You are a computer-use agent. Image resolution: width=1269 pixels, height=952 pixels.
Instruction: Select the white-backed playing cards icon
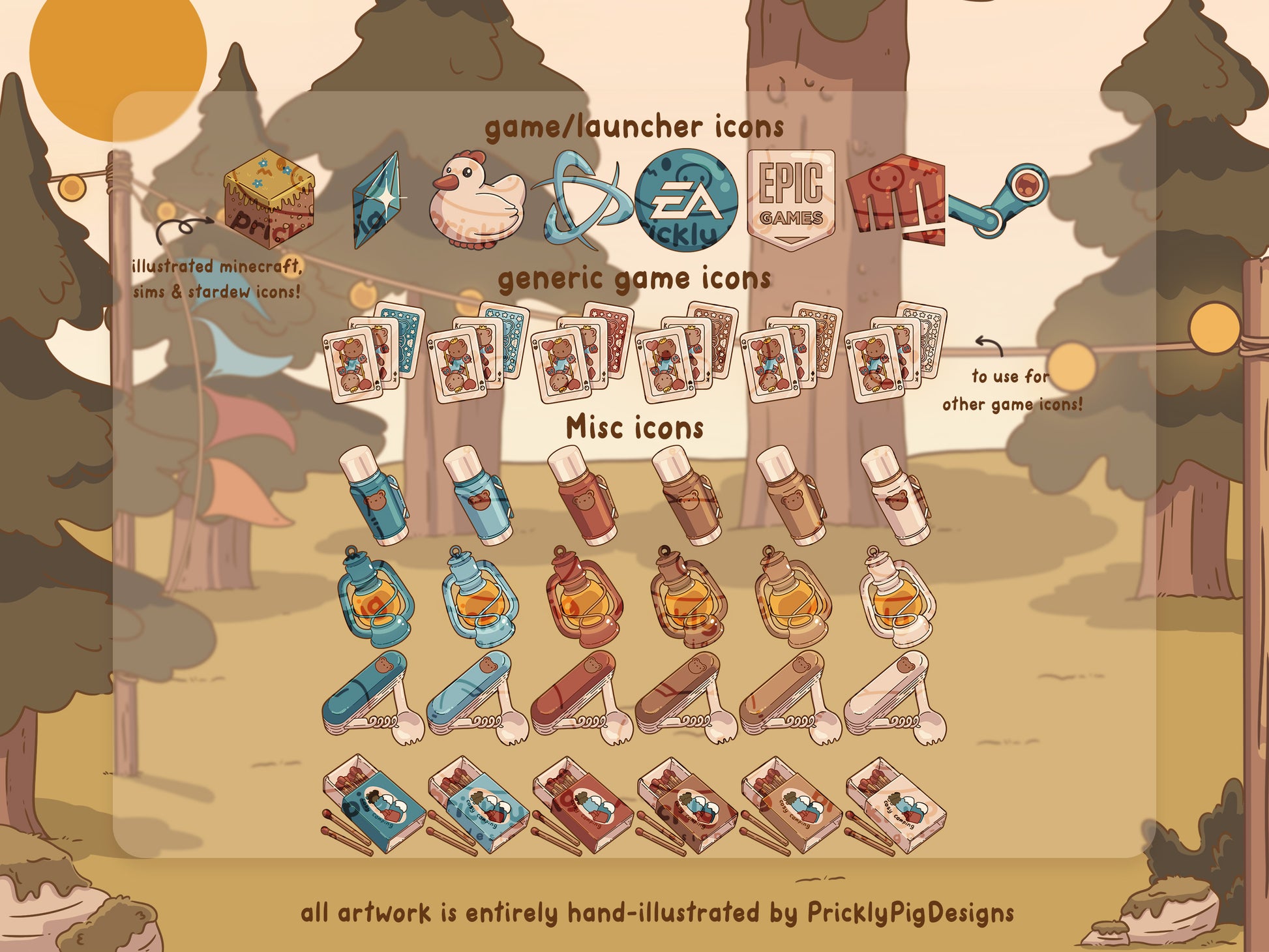click(895, 353)
